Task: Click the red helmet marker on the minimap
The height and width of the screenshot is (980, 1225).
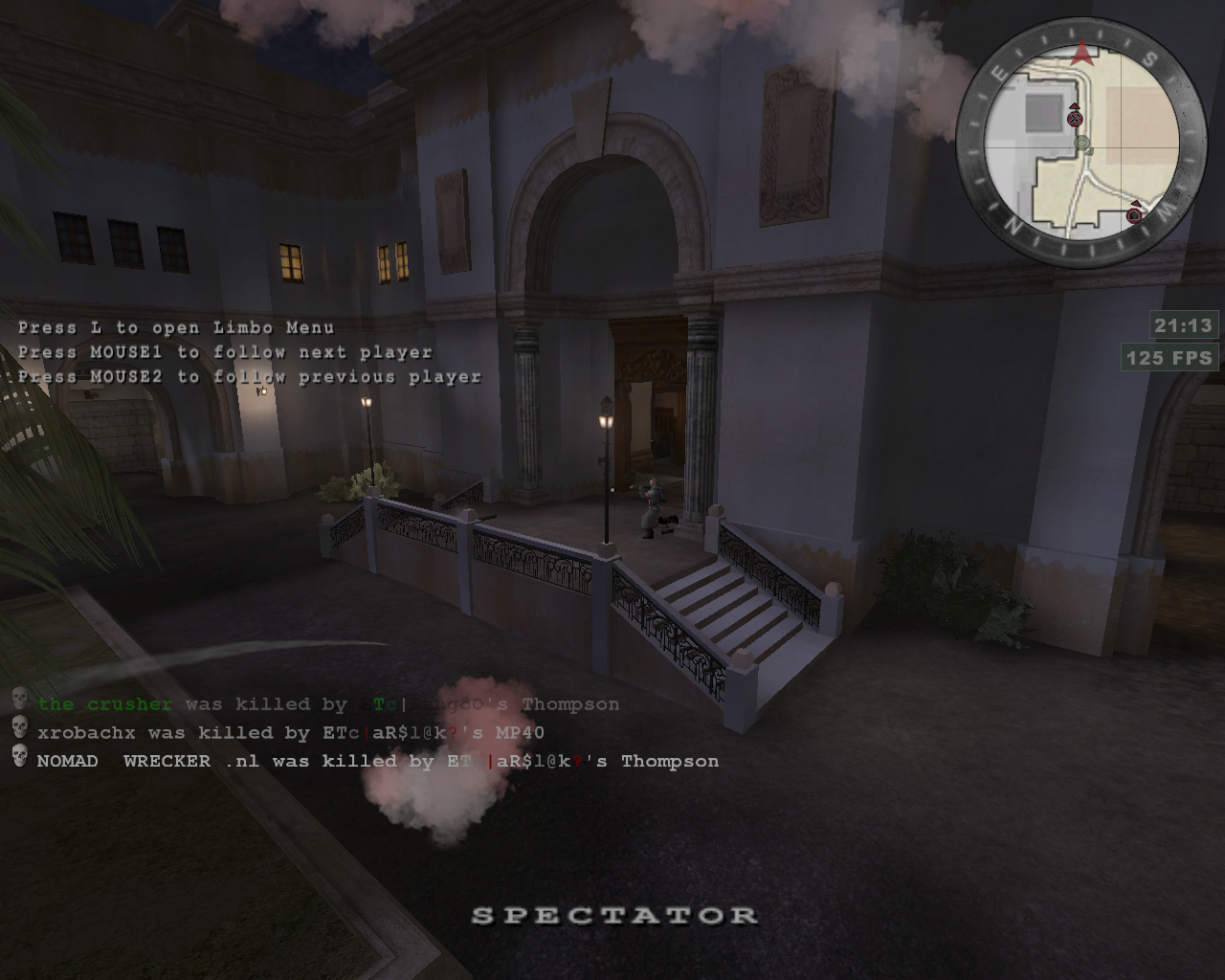Action: tap(1135, 214)
